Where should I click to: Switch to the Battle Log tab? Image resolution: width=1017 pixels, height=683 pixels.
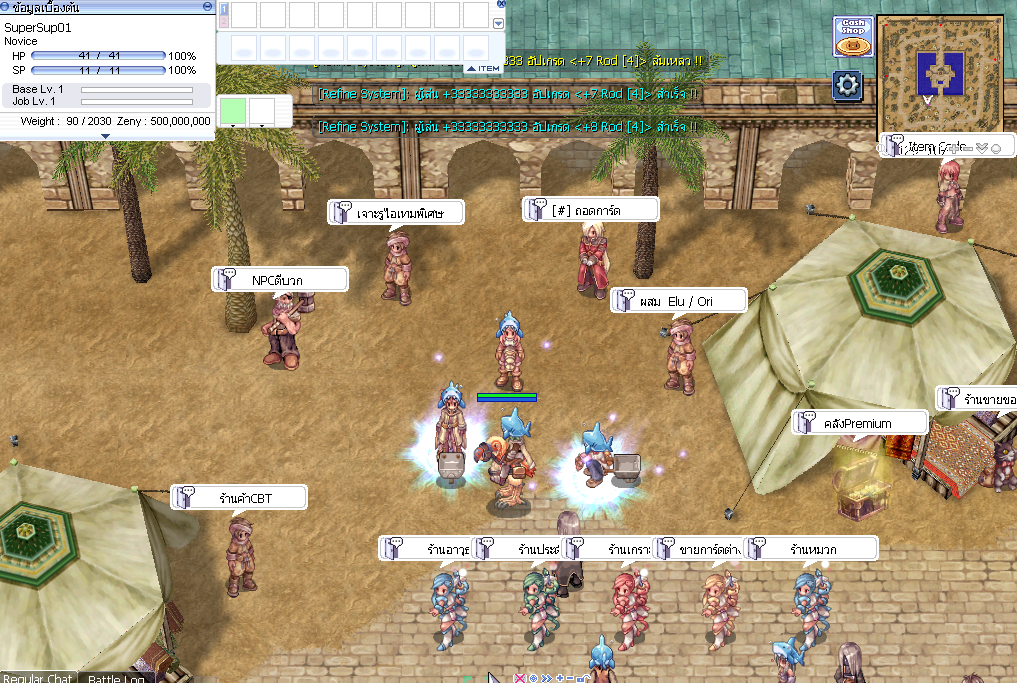[117, 678]
